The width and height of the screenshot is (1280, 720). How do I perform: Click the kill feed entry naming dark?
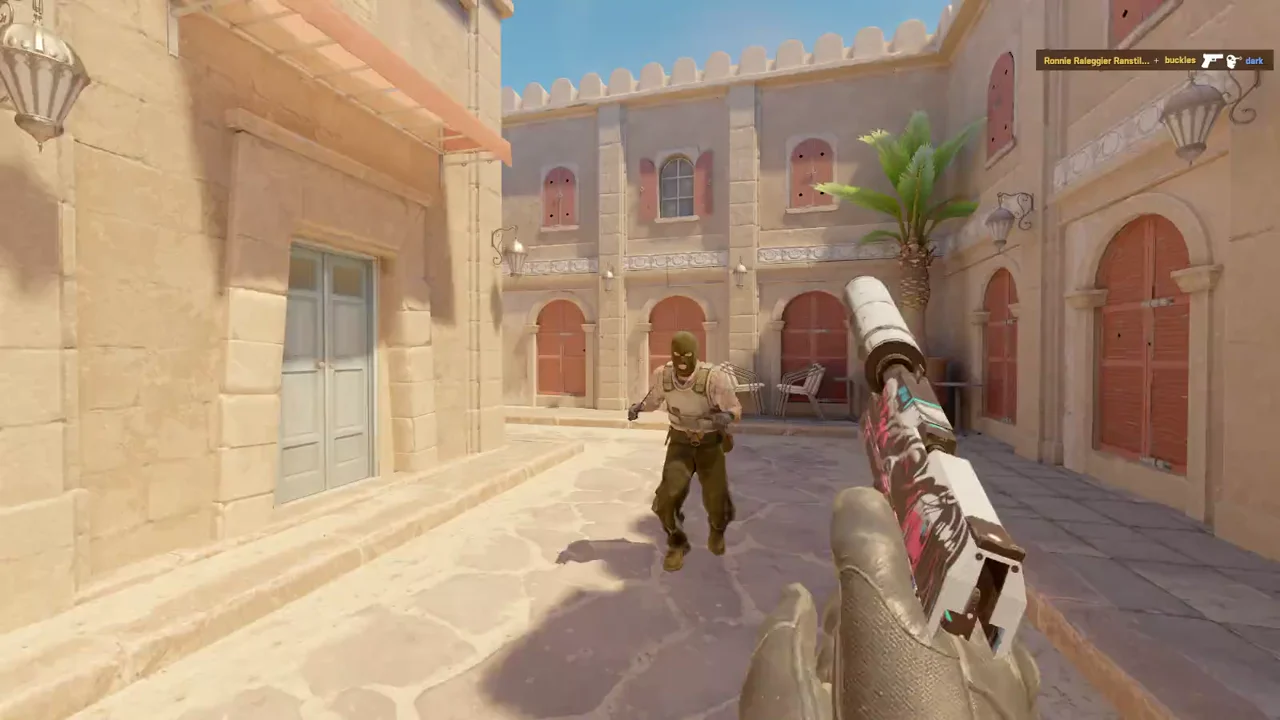pyautogui.click(x=1154, y=61)
